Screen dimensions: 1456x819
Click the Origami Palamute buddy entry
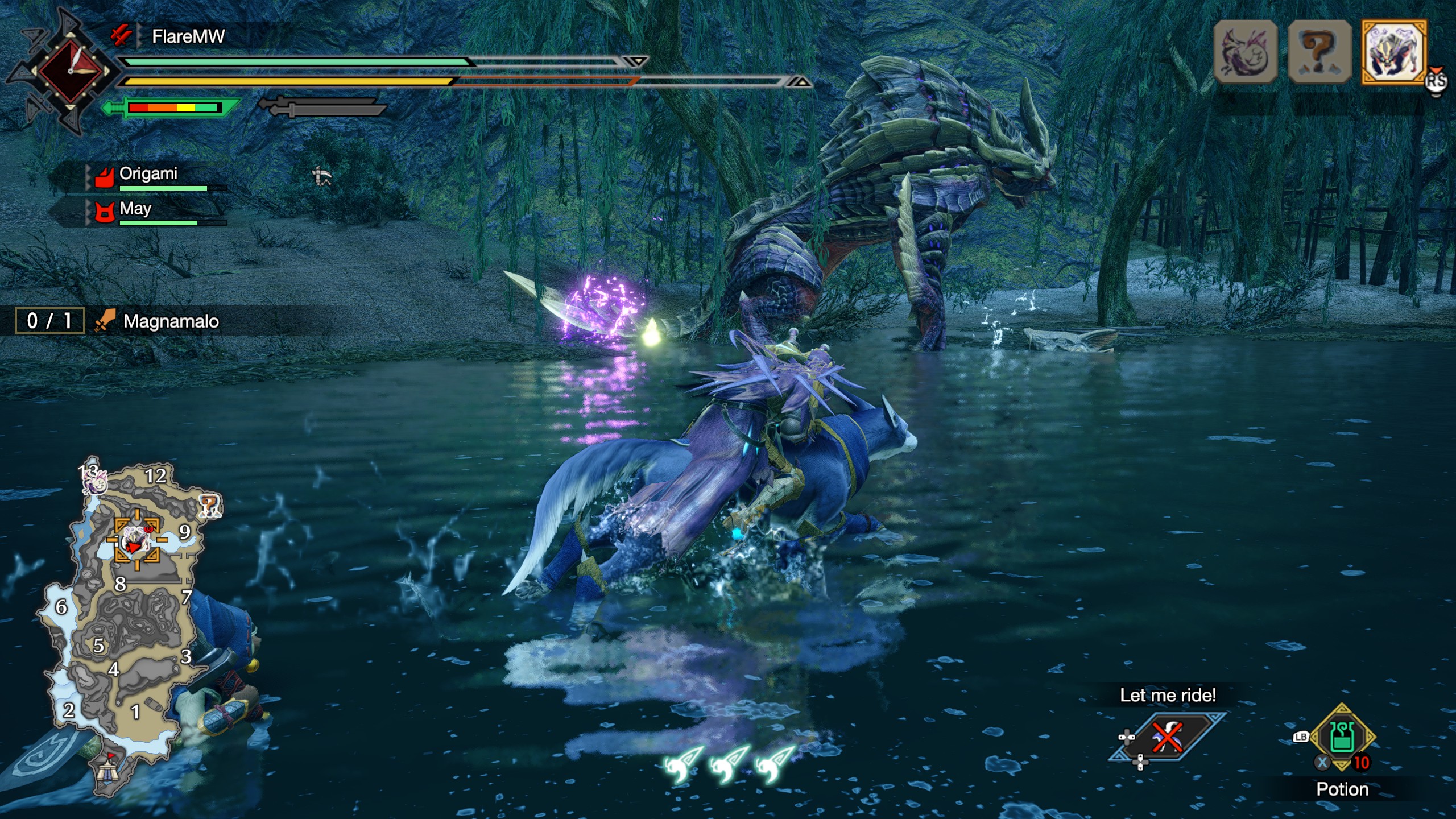coord(148,174)
